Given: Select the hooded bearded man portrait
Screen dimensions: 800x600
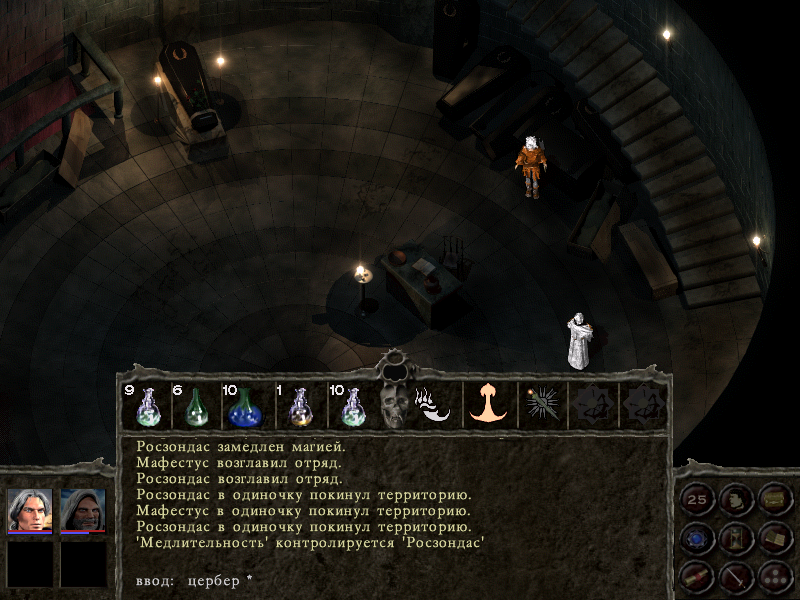Looking at the screenshot, I should (x=83, y=510).
